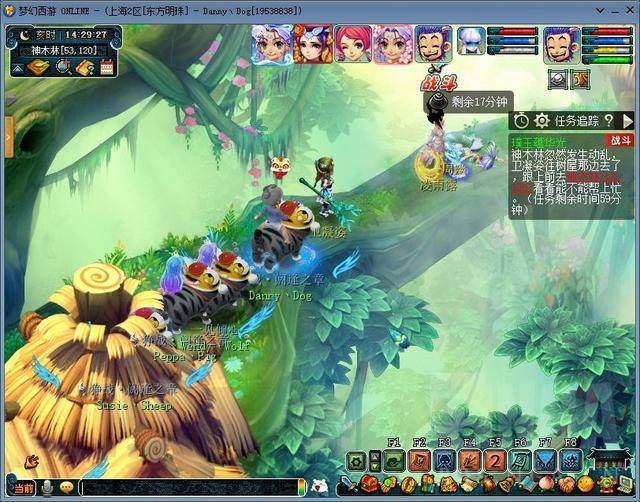This screenshot has height=502, width=640.
Task: Click the 当前 chat channel button
Action: tap(24, 487)
